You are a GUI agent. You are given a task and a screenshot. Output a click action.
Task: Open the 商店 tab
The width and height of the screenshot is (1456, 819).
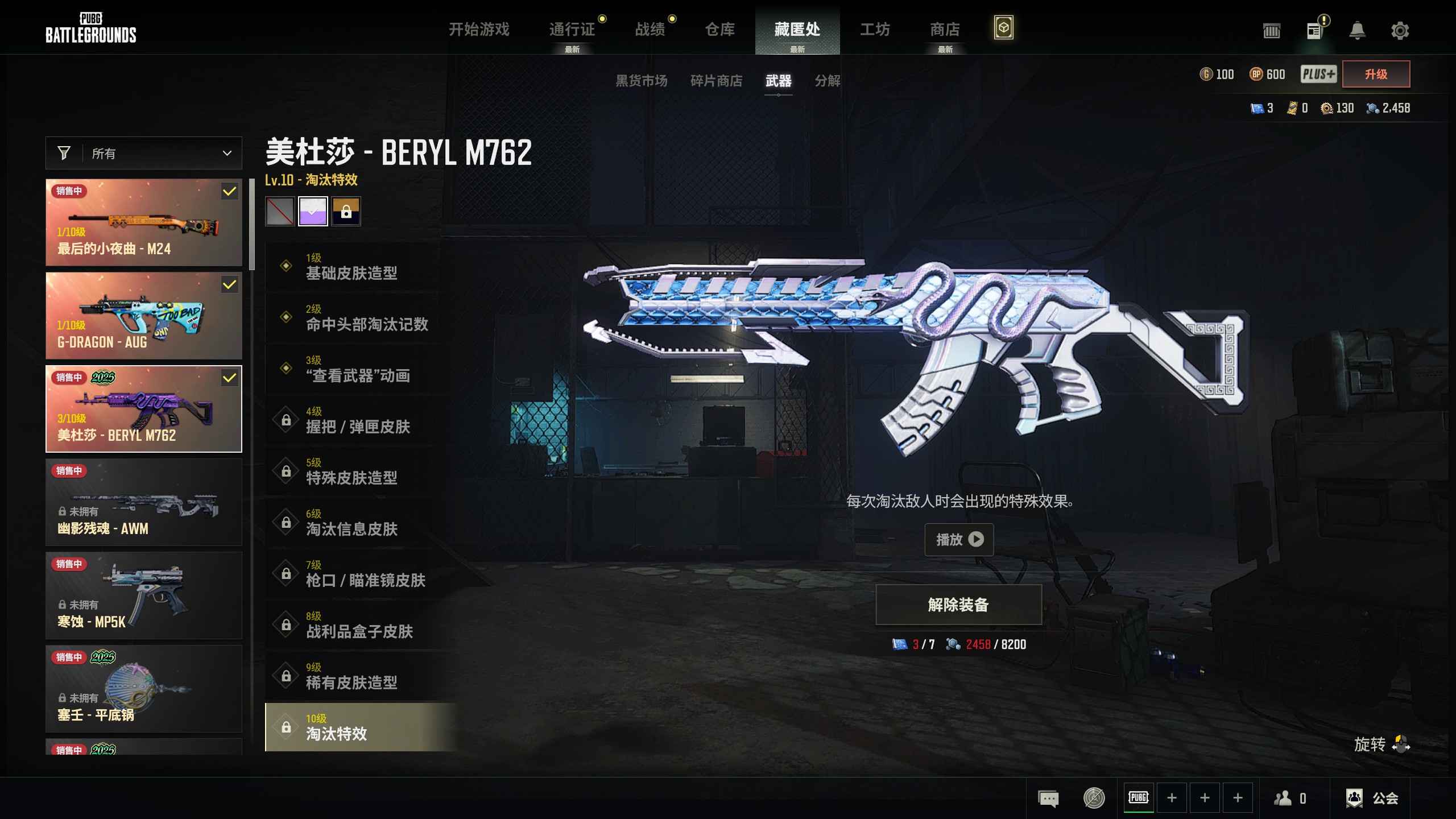pos(944,29)
